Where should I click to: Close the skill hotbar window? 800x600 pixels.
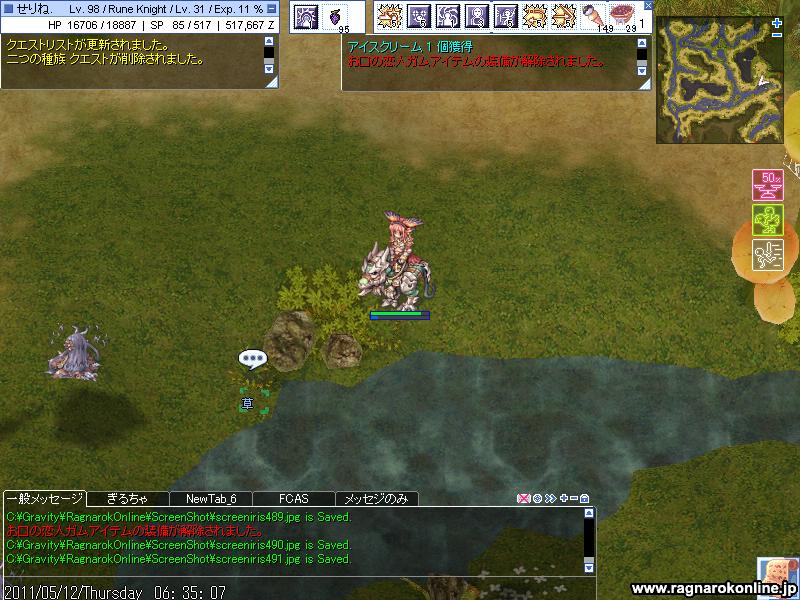click(647, 6)
